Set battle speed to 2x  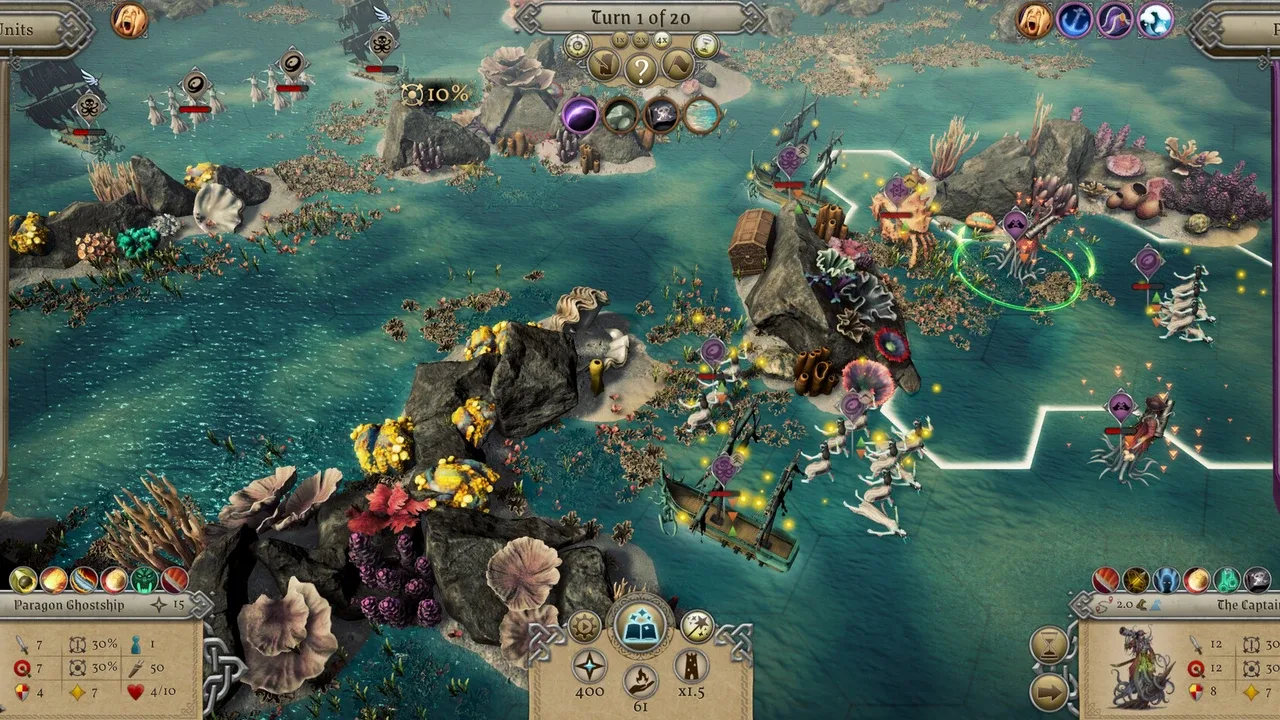641,39
